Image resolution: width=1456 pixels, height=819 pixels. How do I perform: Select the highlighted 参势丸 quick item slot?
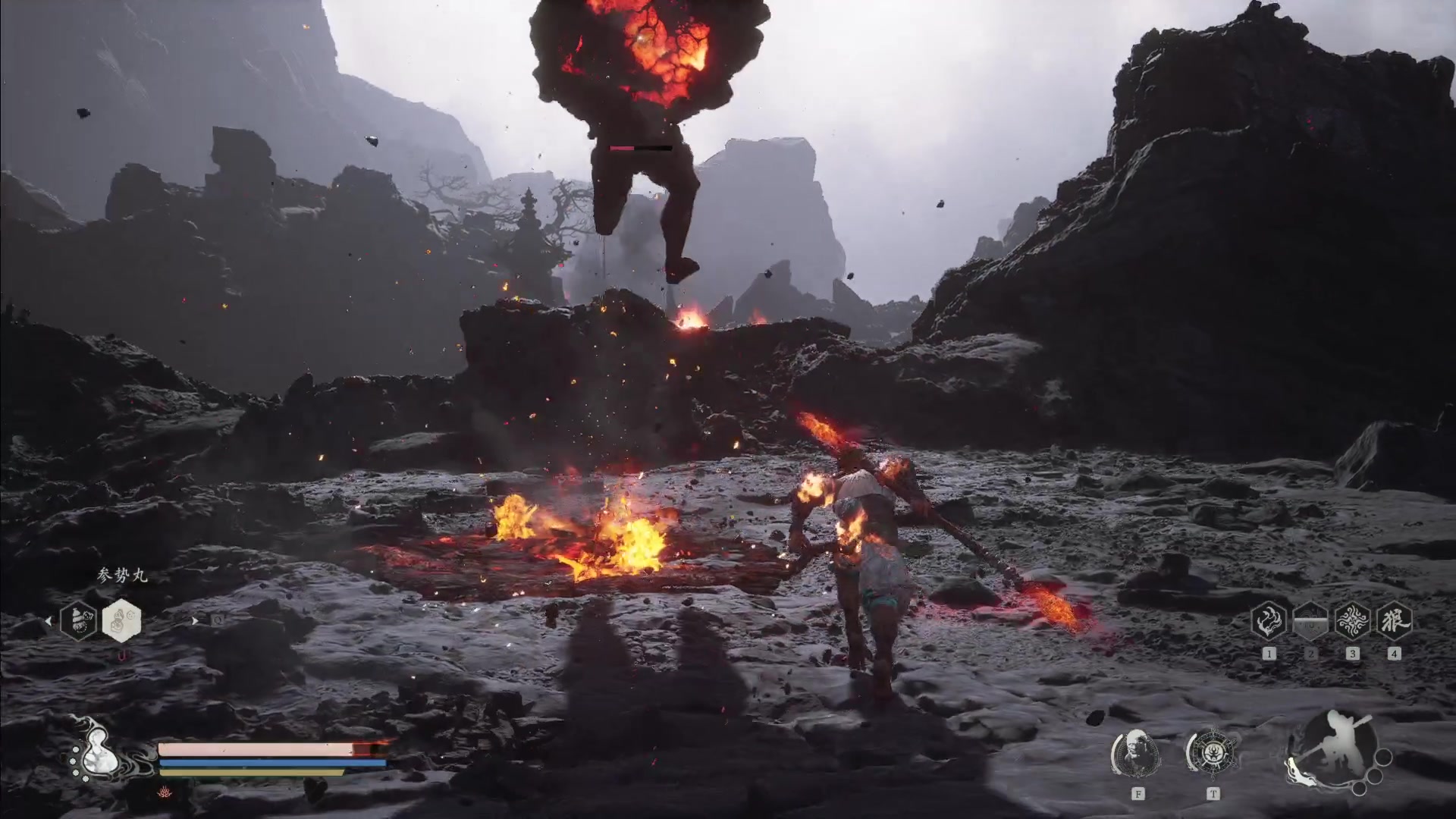point(121,620)
